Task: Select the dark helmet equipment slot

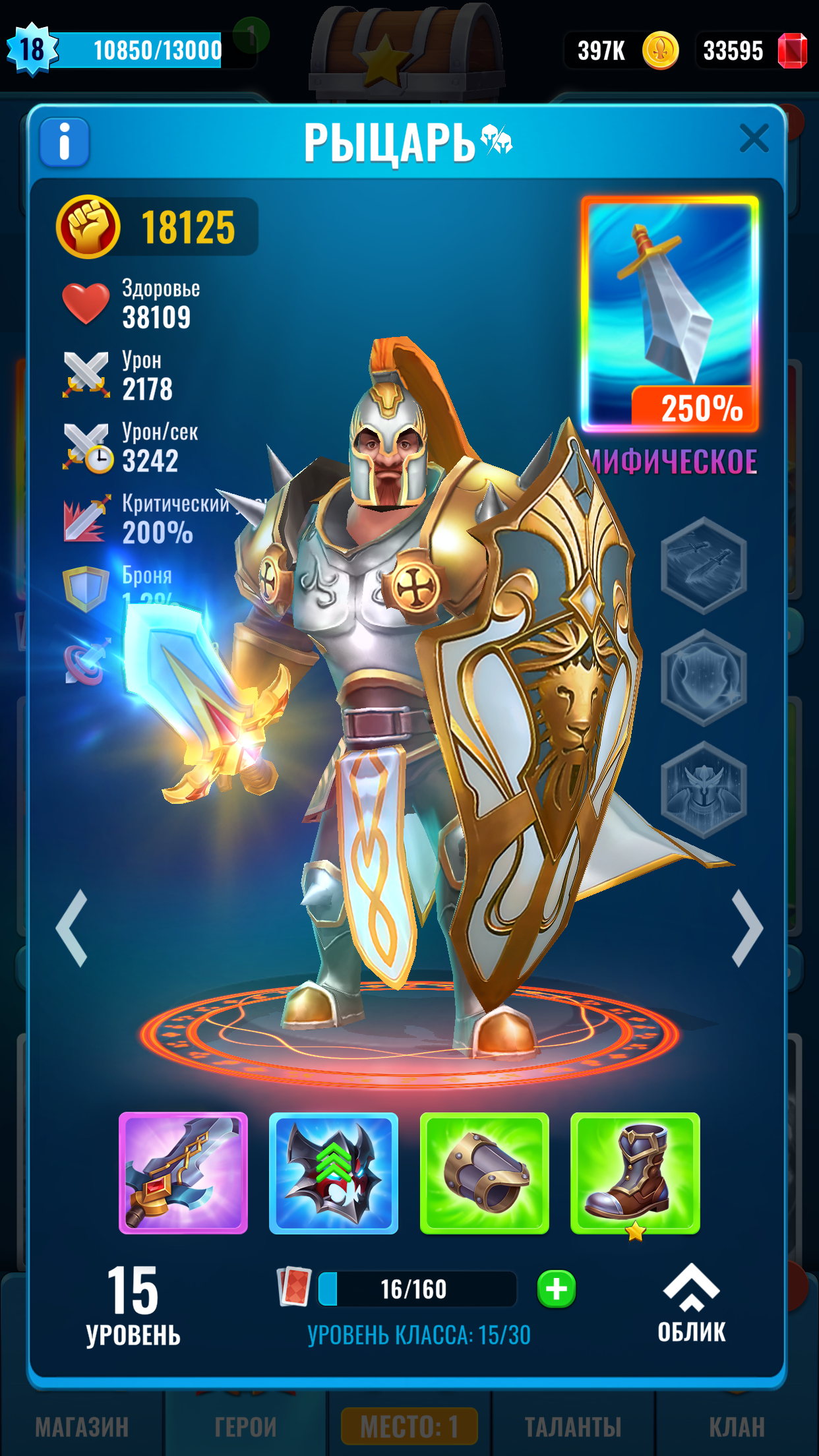Action: [x=334, y=1173]
